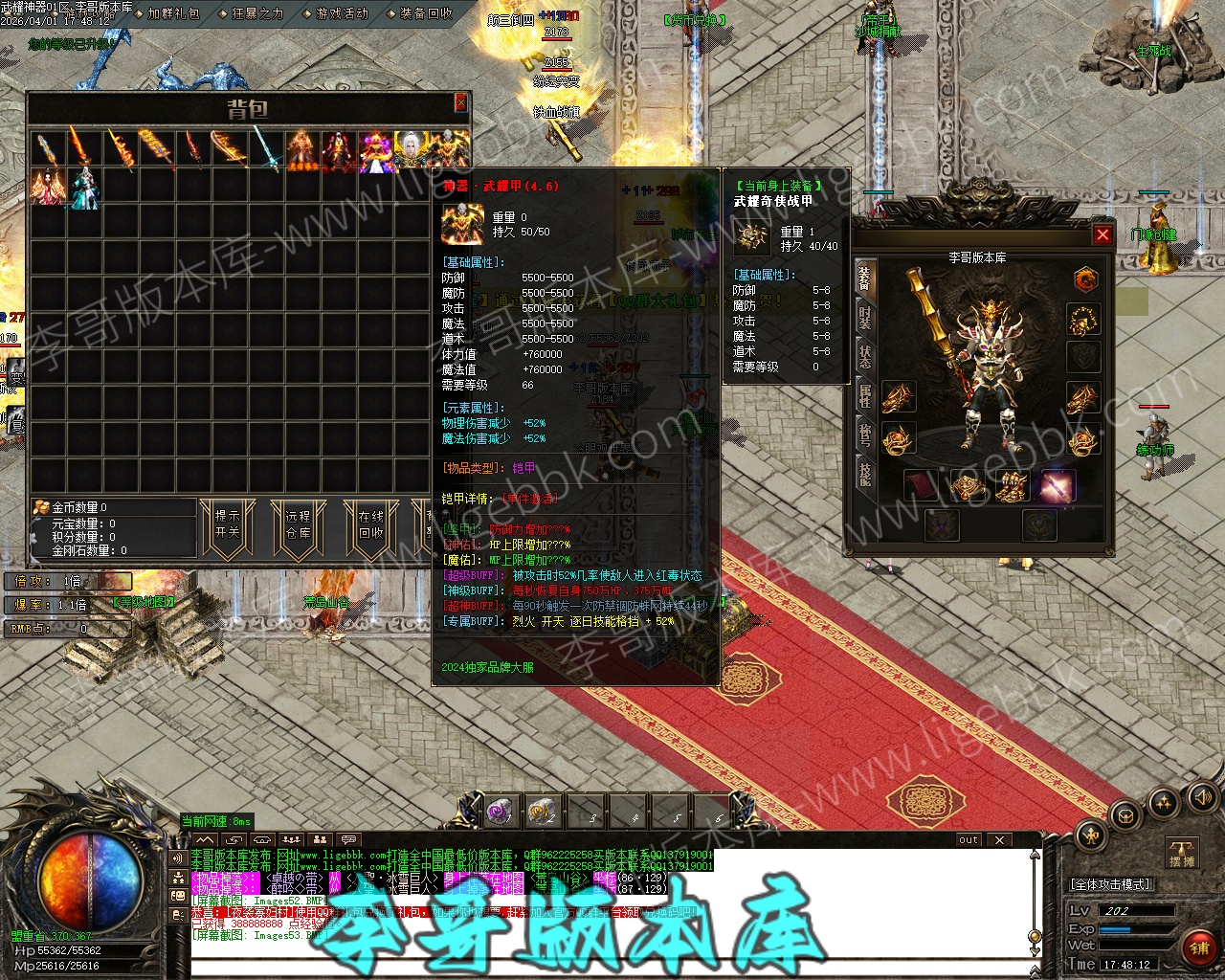
Task: Open the 远程仓库 remote warehouse
Action: [299, 524]
